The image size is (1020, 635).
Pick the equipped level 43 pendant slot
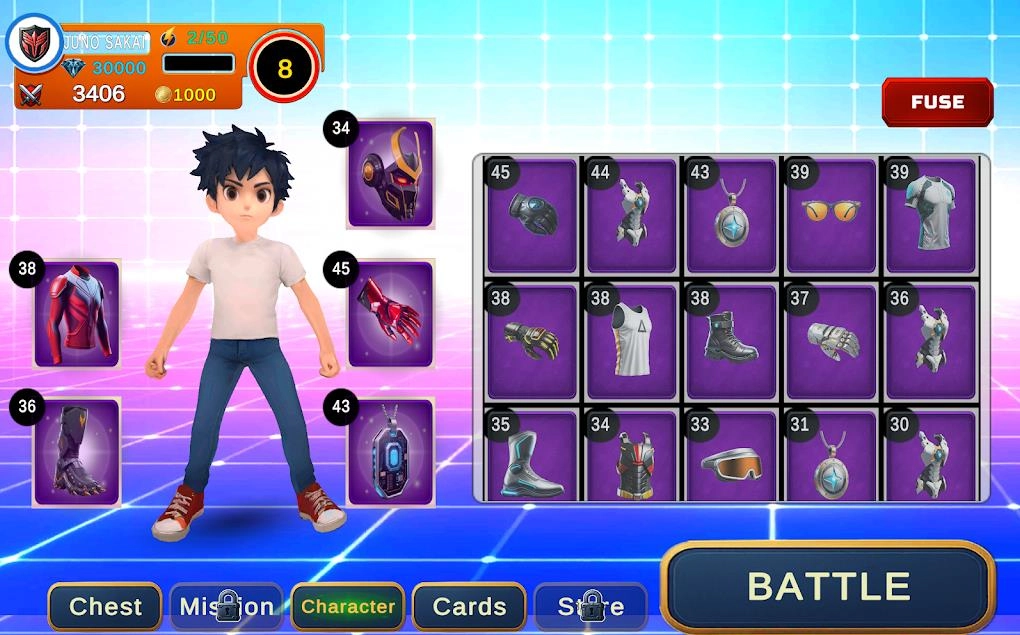[390, 452]
